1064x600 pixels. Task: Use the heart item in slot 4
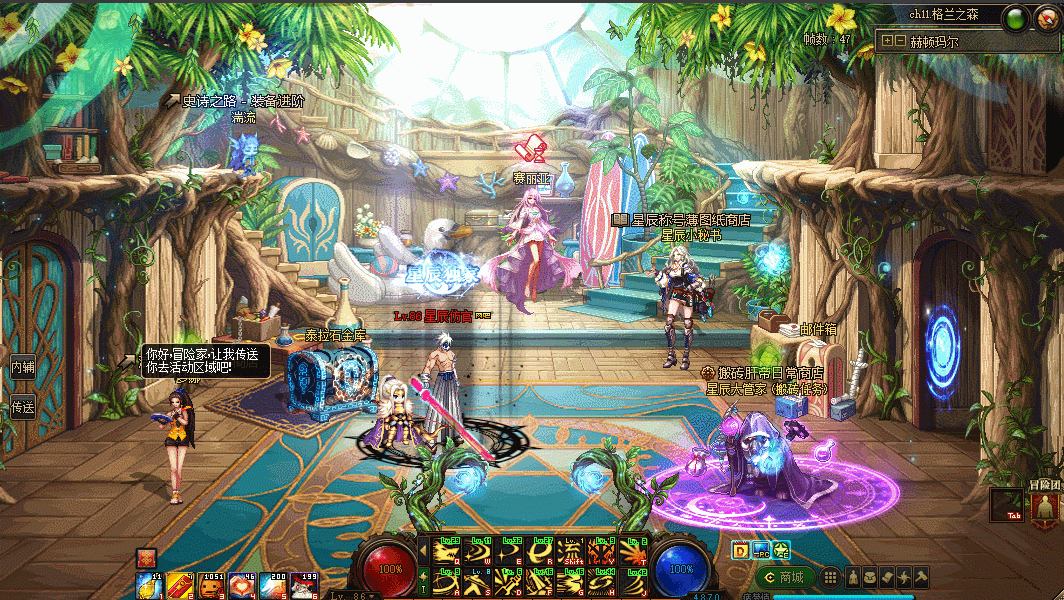pyautogui.click(x=241, y=586)
